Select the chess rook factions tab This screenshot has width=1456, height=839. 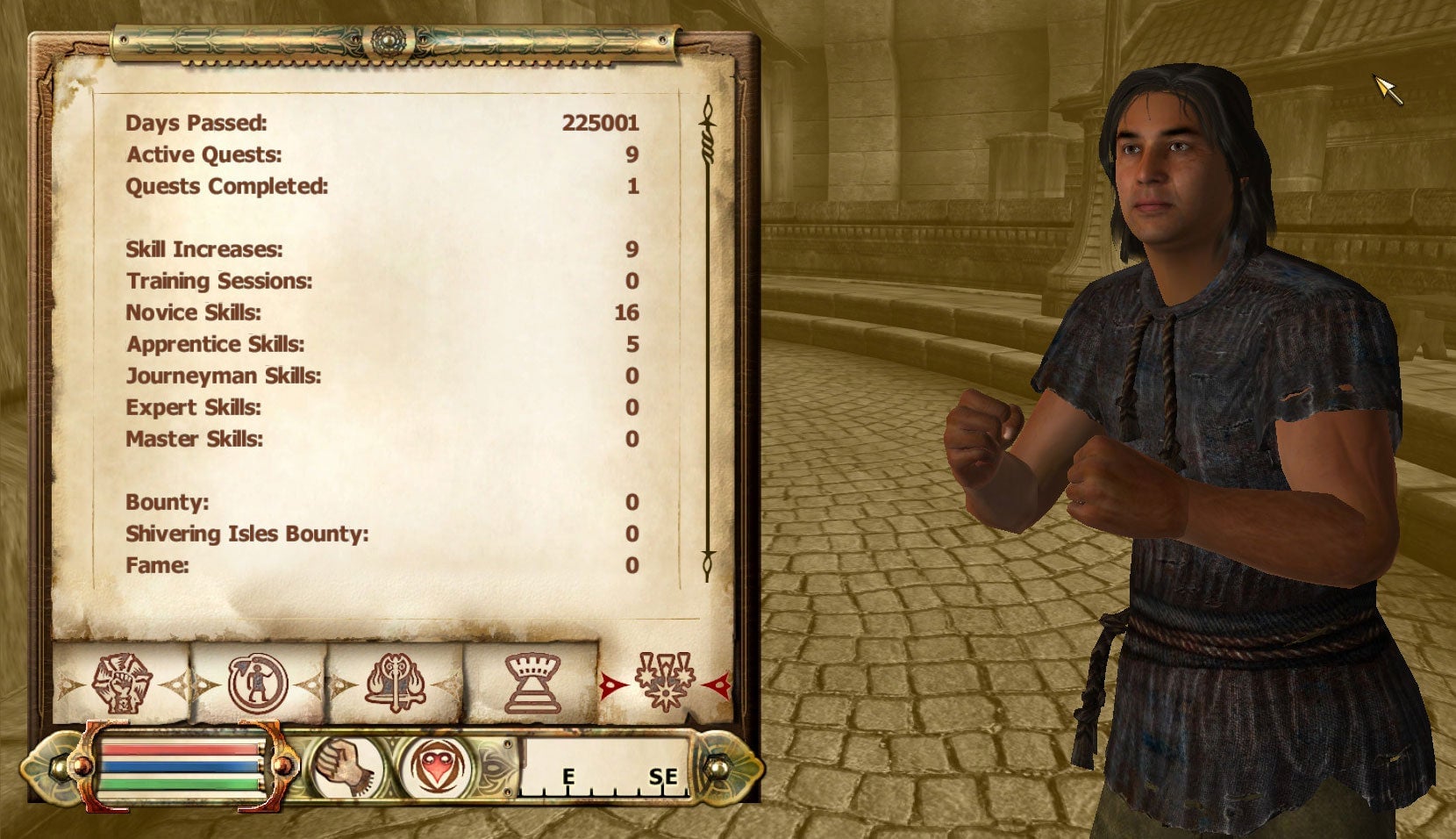pos(532,682)
